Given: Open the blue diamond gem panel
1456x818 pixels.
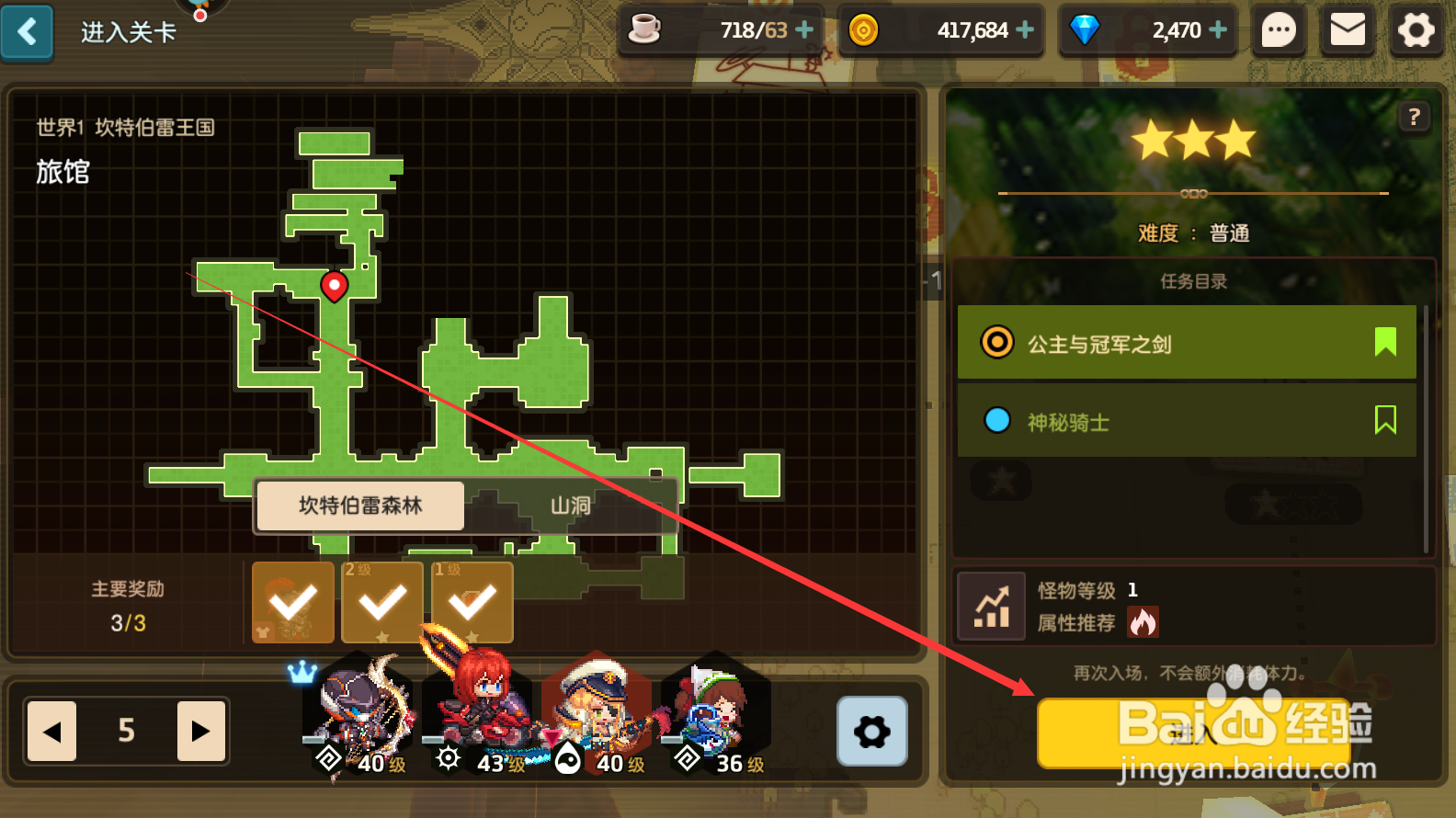Looking at the screenshot, I should pos(1086,29).
